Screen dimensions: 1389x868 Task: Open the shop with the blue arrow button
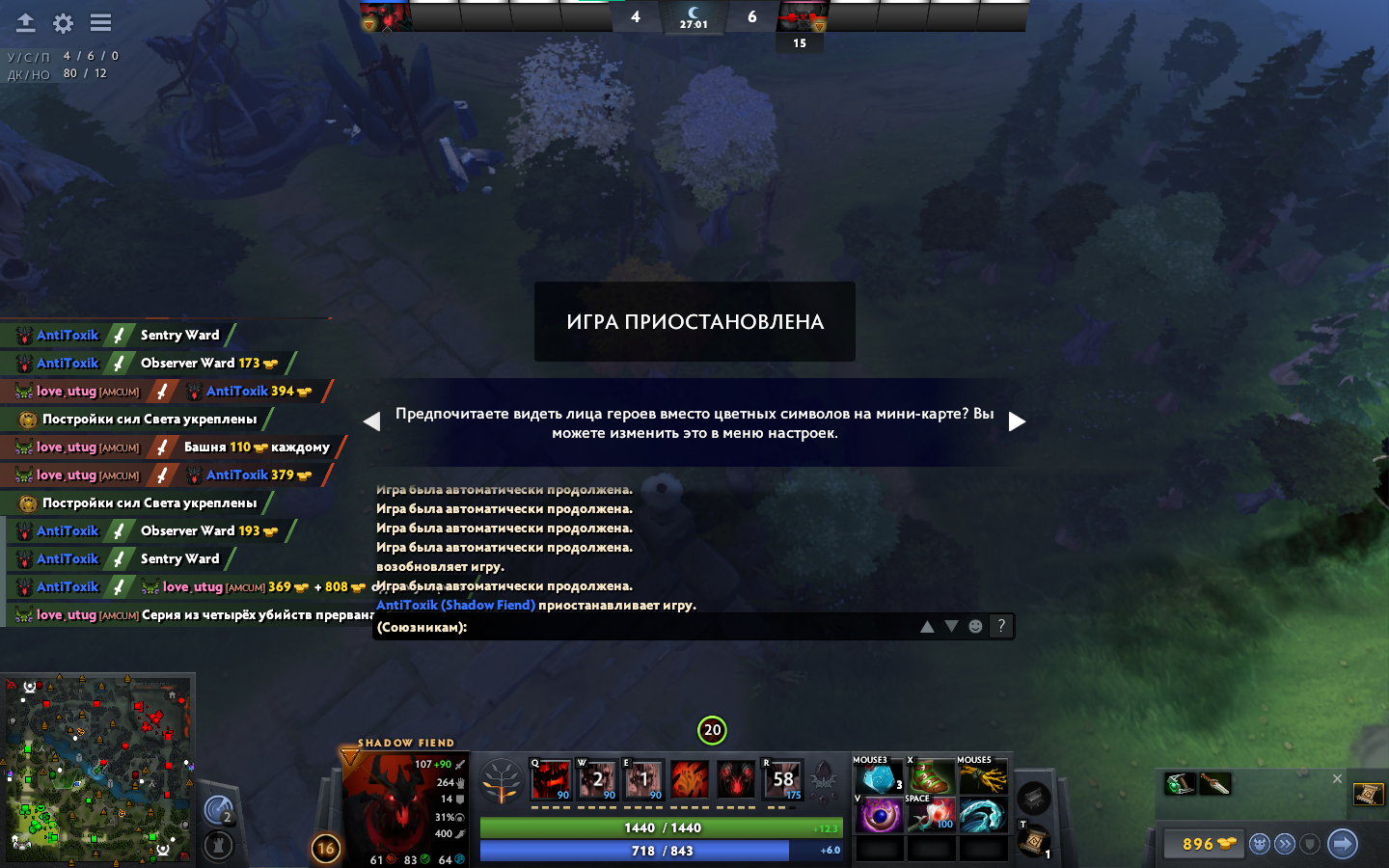[1343, 843]
